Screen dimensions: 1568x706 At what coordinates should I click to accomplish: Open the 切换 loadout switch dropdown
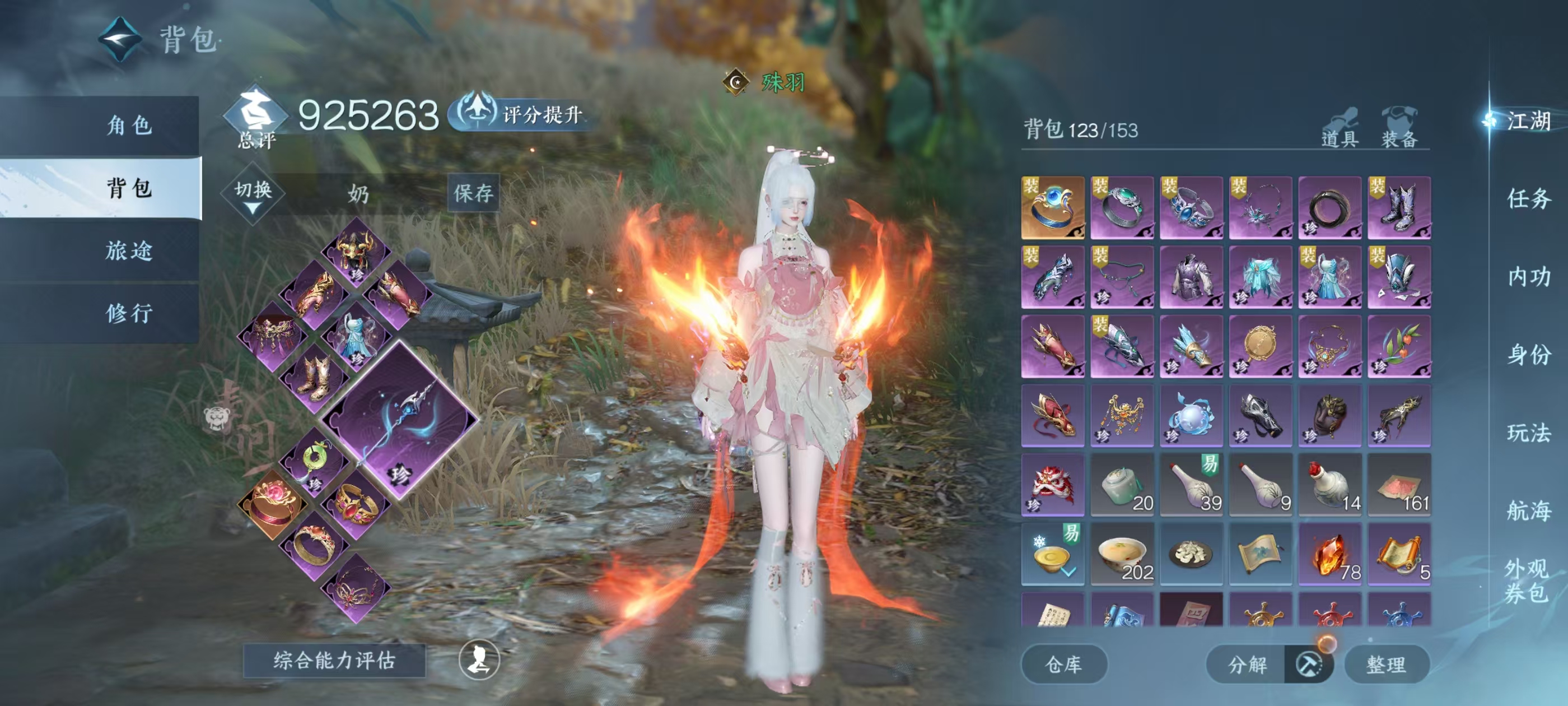coord(253,194)
